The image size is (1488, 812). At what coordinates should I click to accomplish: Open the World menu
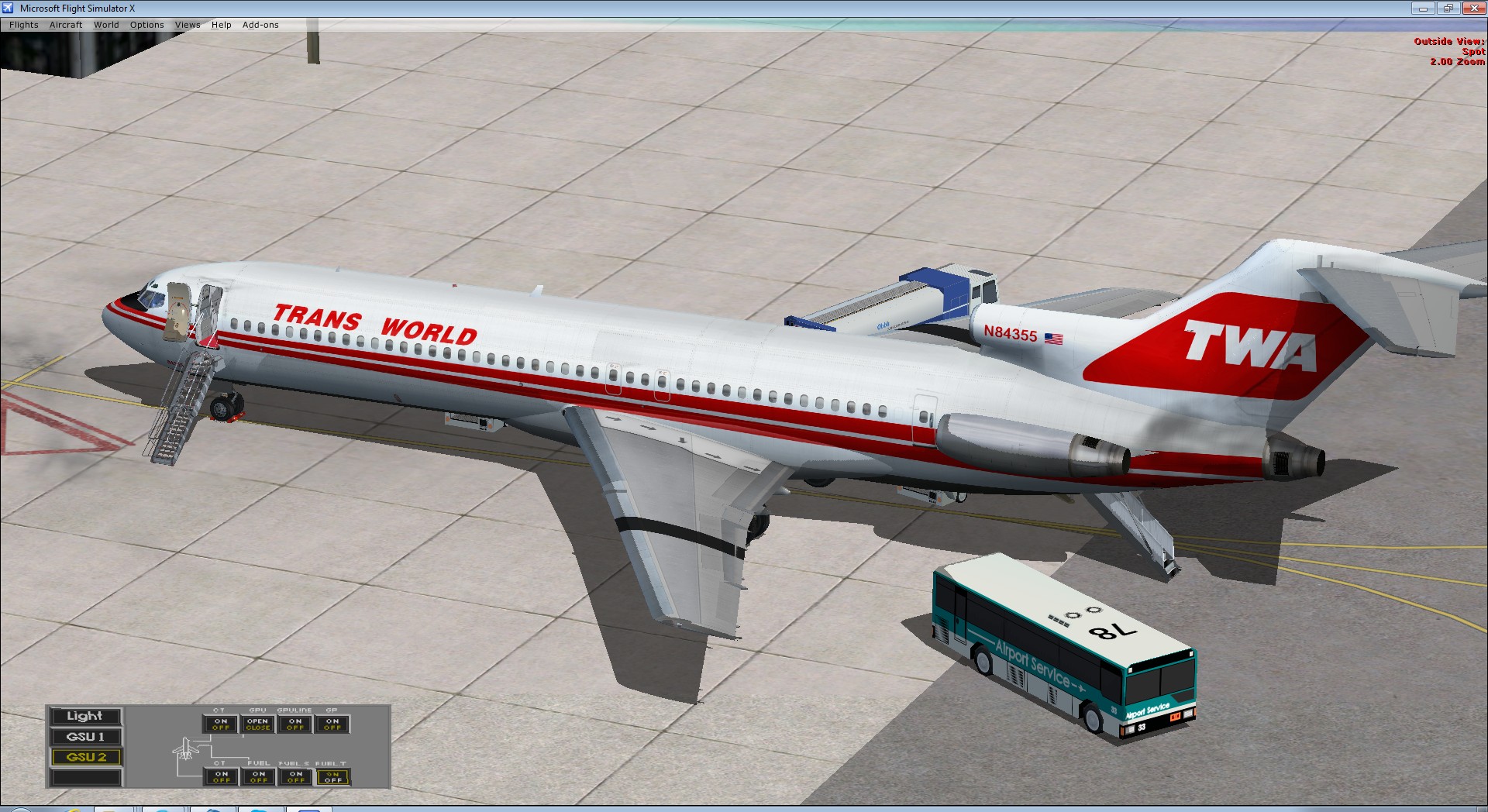pyautogui.click(x=106, y=24)
